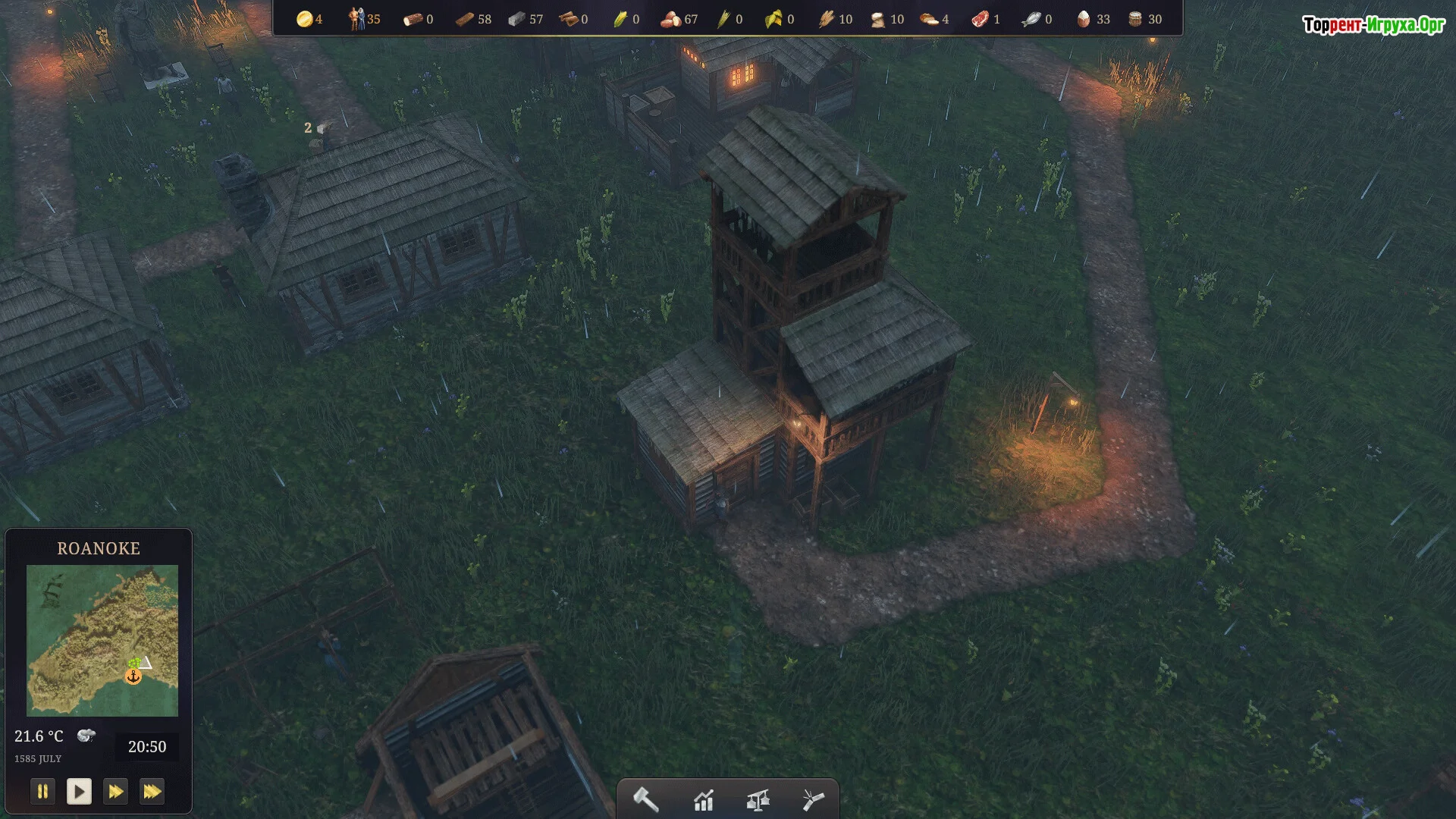The image size is (1456, 819).
Task: Click the rain cloud weather icon
Action: [86, 736]
